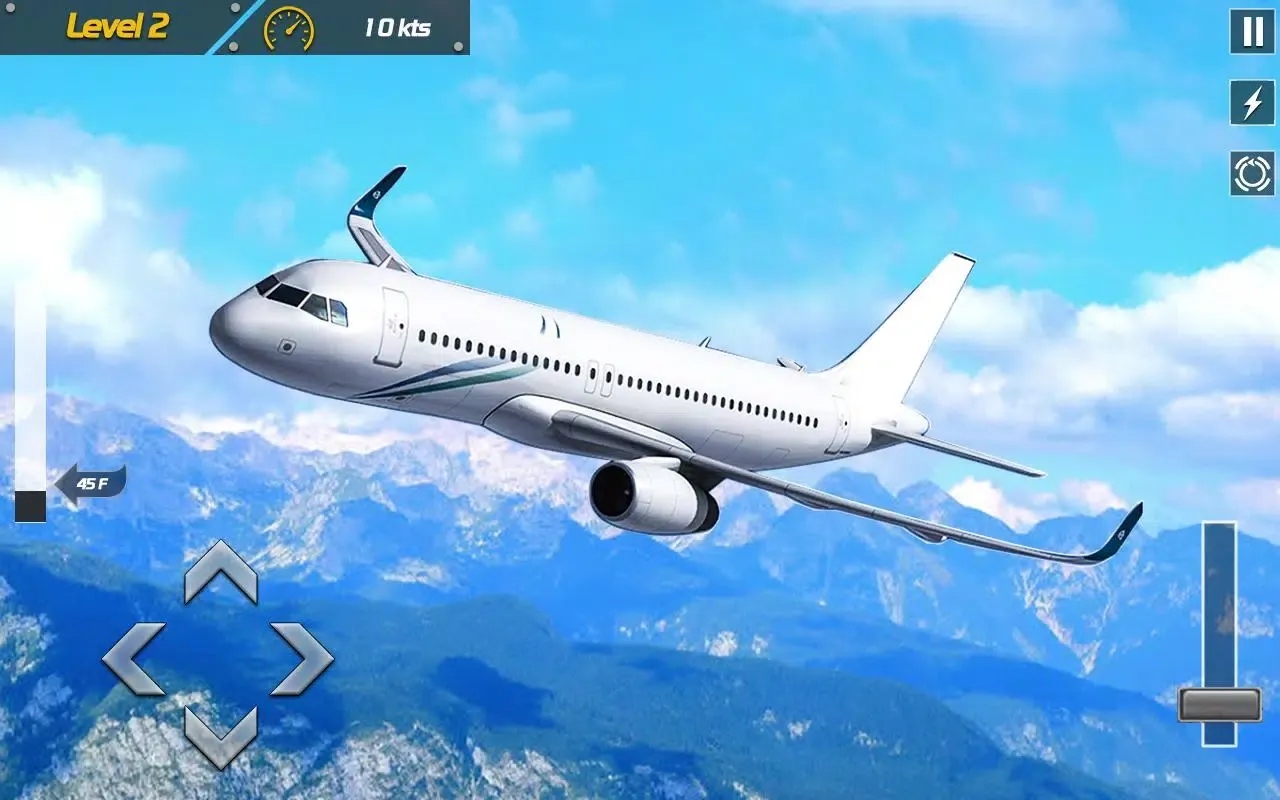Tap the black marker on the altitude bar

point(31,508)
